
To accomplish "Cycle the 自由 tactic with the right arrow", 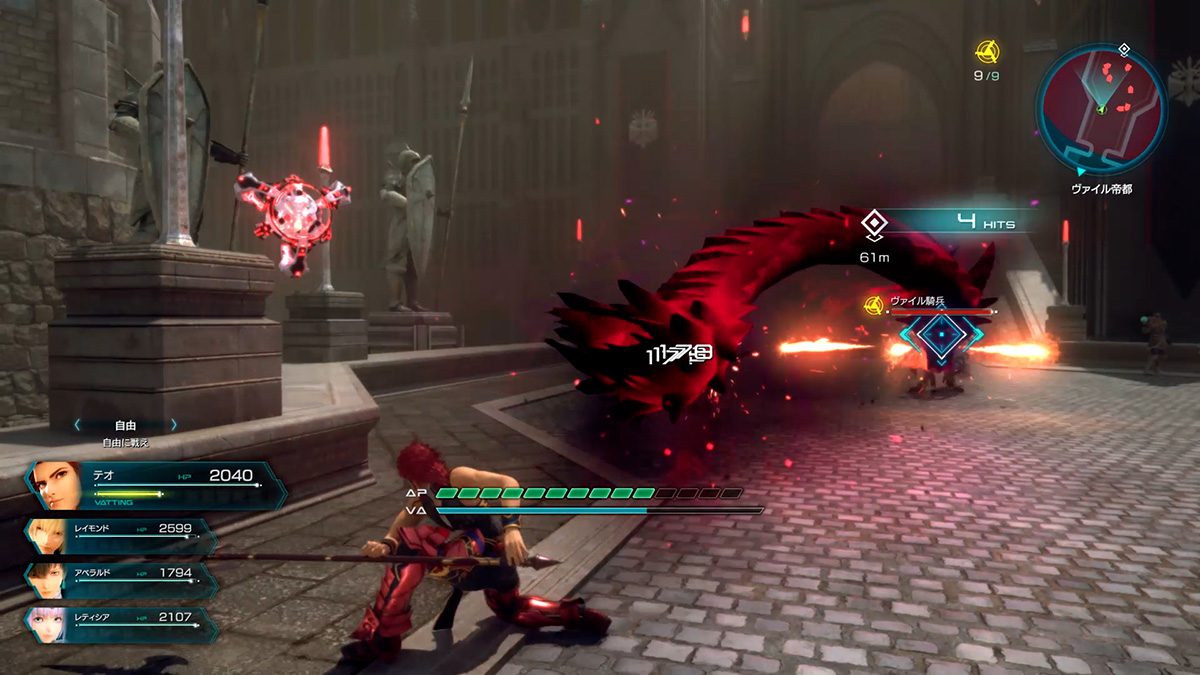I will coord(173,425).
